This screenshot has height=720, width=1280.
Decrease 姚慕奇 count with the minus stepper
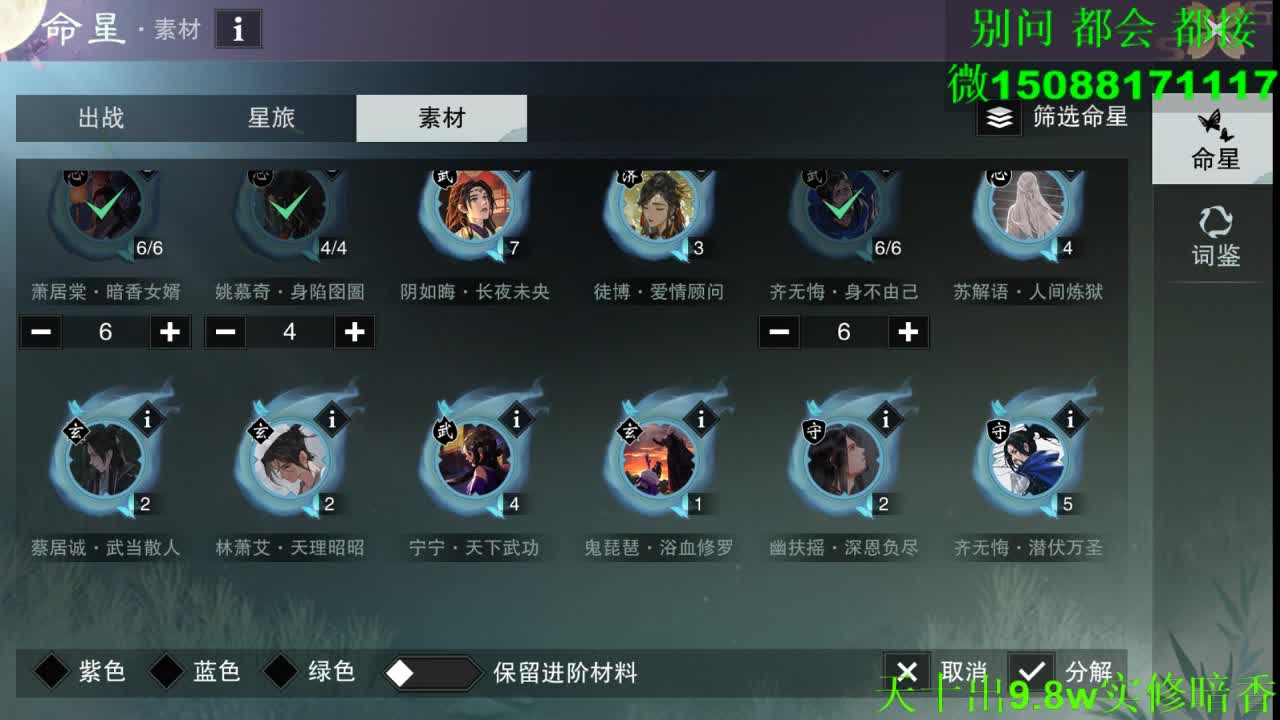(224, 332)
